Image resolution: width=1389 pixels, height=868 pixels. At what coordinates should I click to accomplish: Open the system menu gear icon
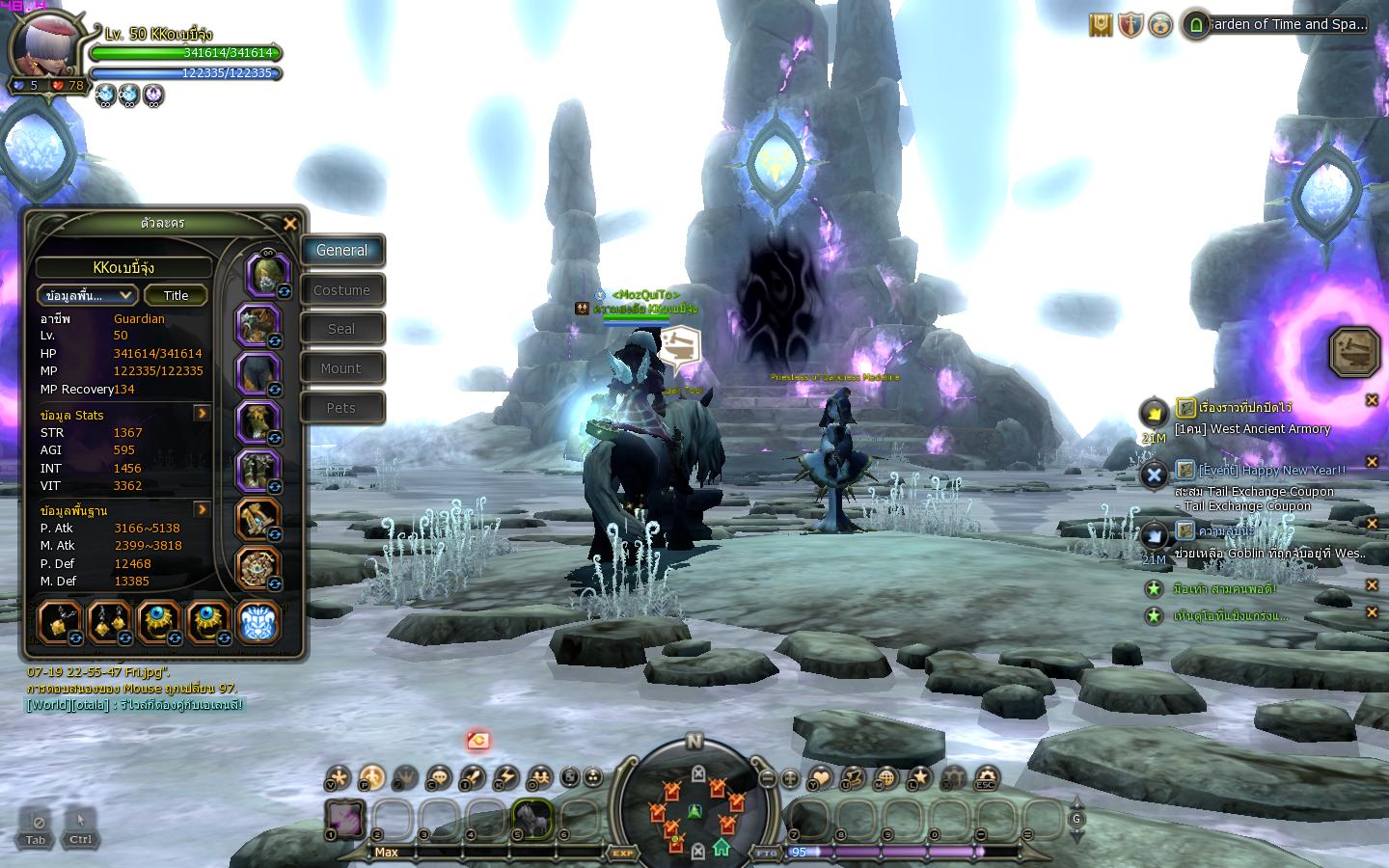pos(986,777)
